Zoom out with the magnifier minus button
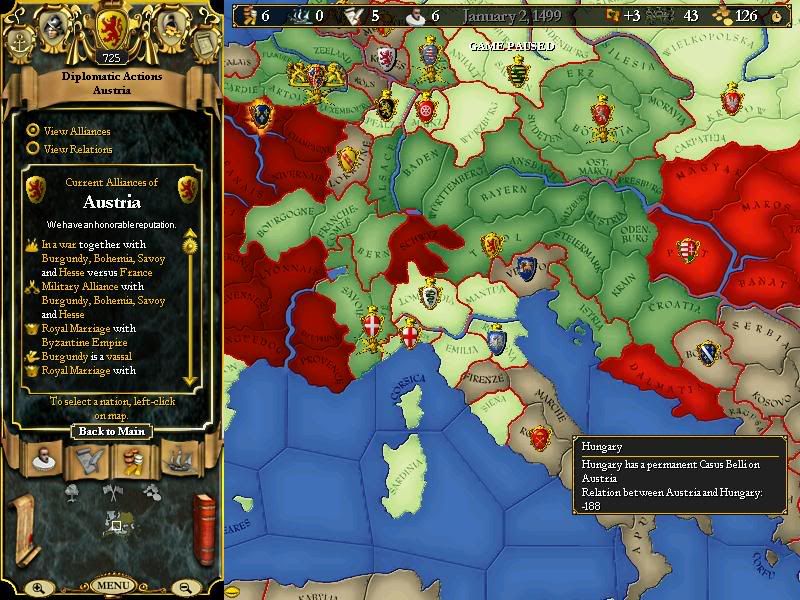 186,587
